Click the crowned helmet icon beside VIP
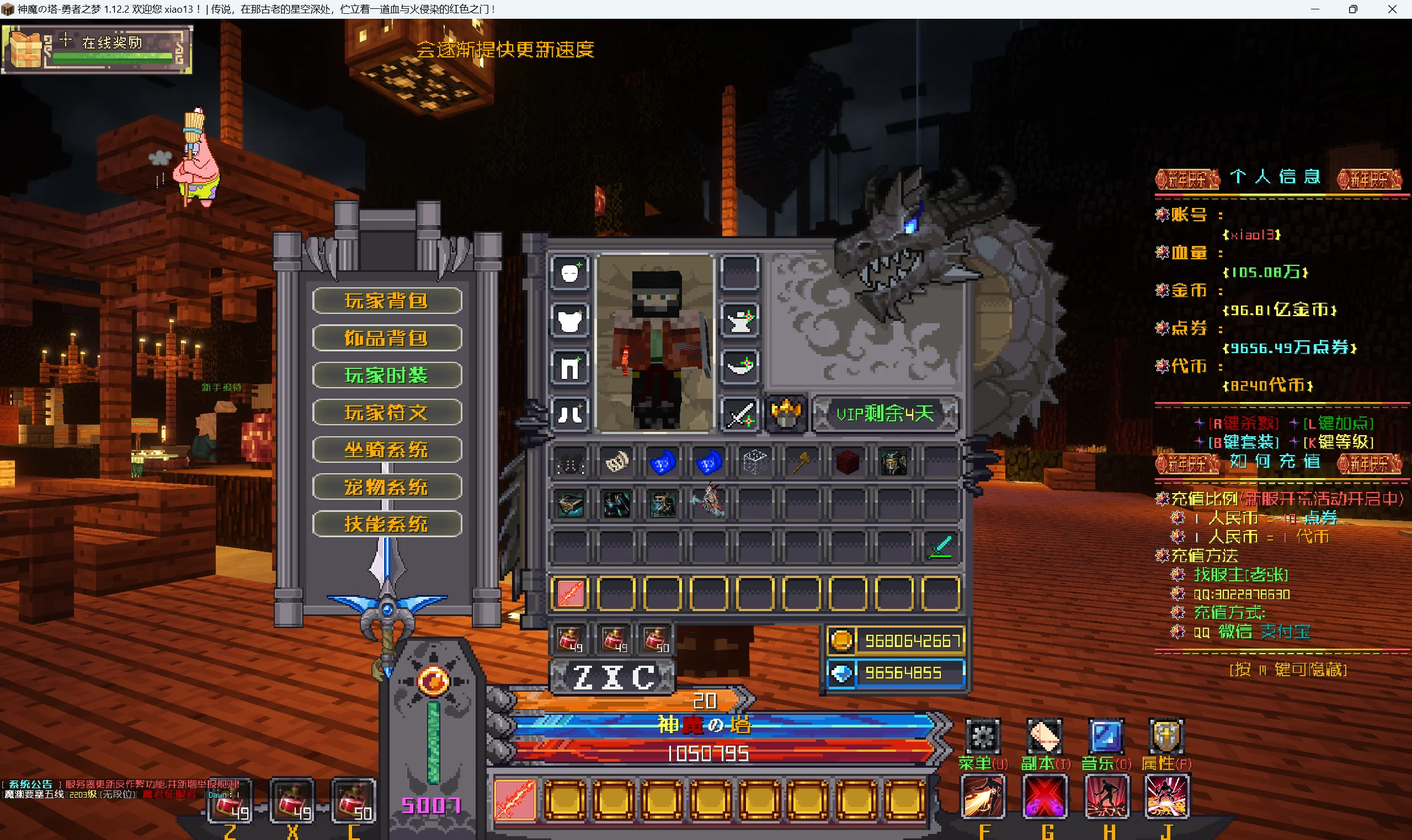This screenshot has height=840, width=1412. (x=786, y=414)
